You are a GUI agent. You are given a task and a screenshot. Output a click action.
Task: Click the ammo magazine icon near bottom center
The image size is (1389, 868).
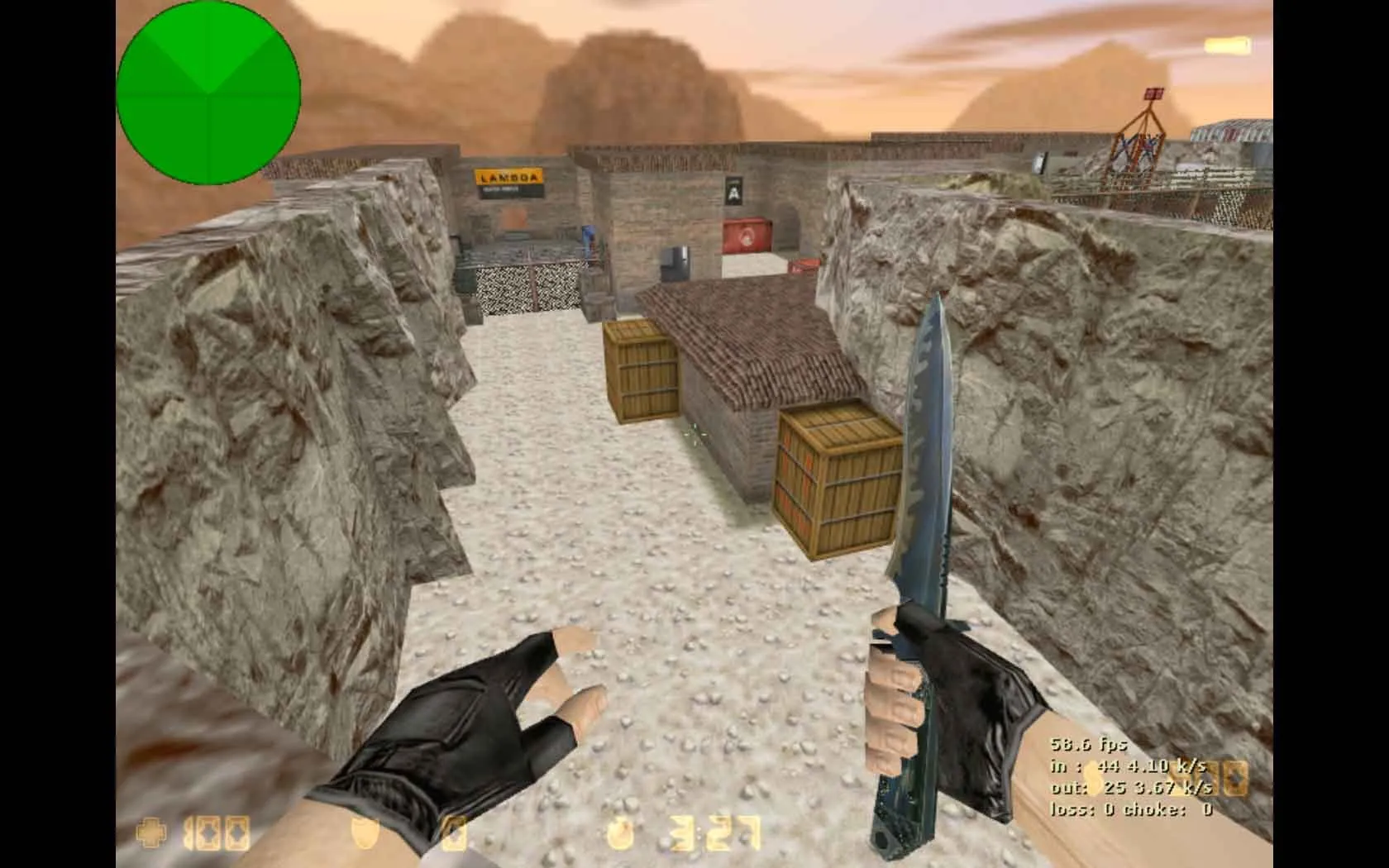click(x=455, y=833)
